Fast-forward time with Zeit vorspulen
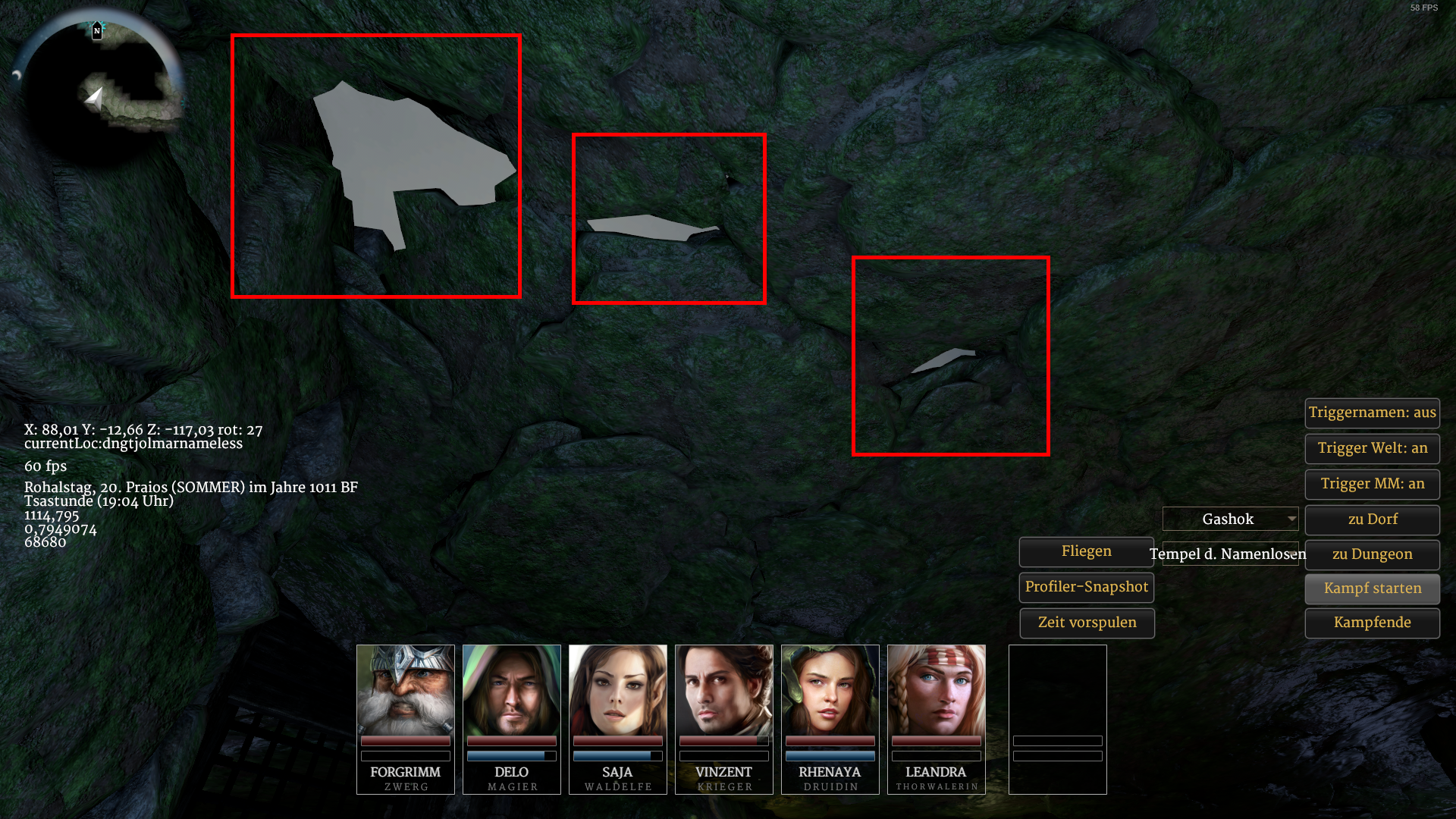 coord(1086,623)
